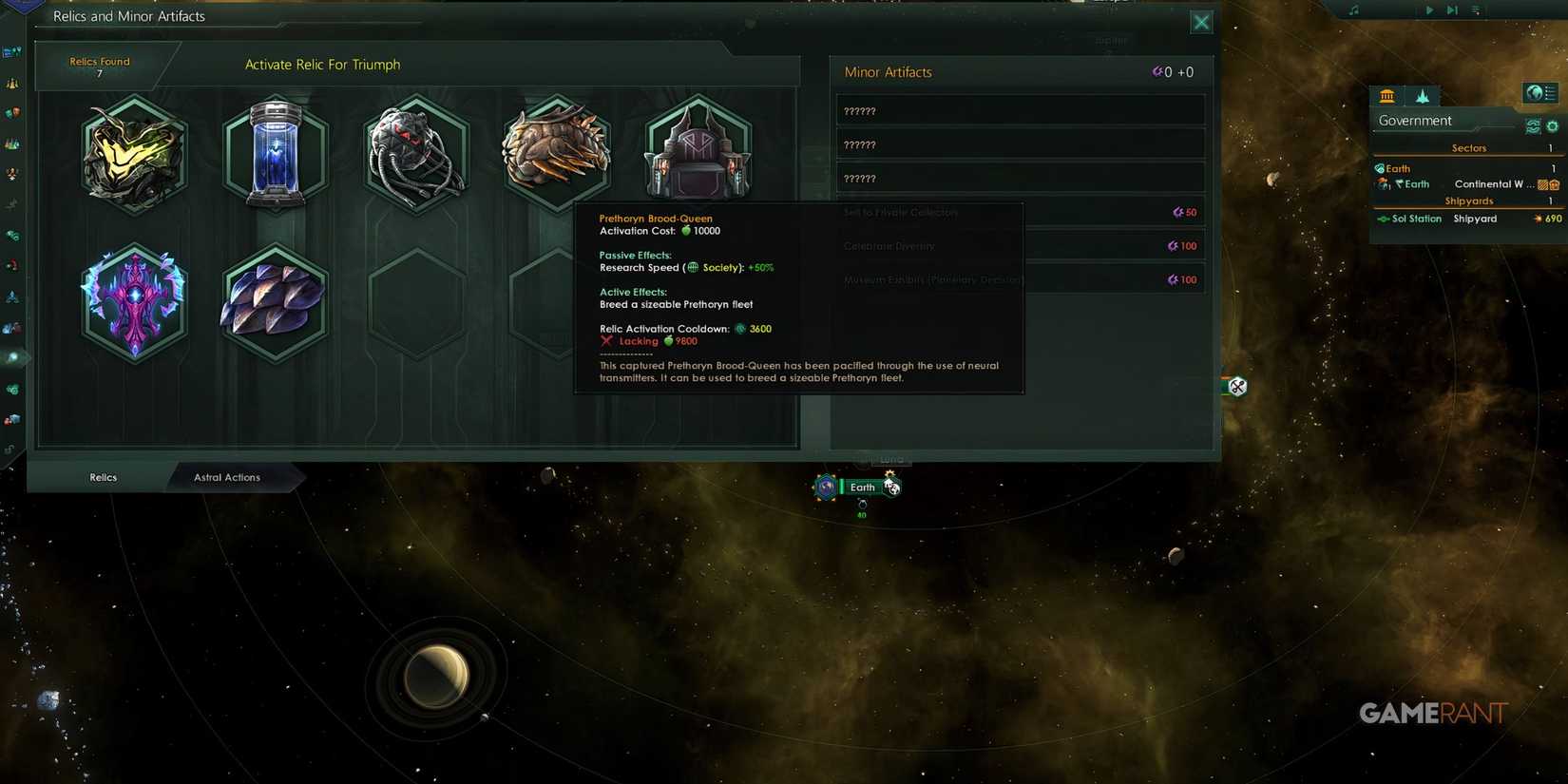The width and height of the screenshot is (1568, 784).
Task: Select the Prethoryn Brood-Queen relic
Action: tap(555, 155)
